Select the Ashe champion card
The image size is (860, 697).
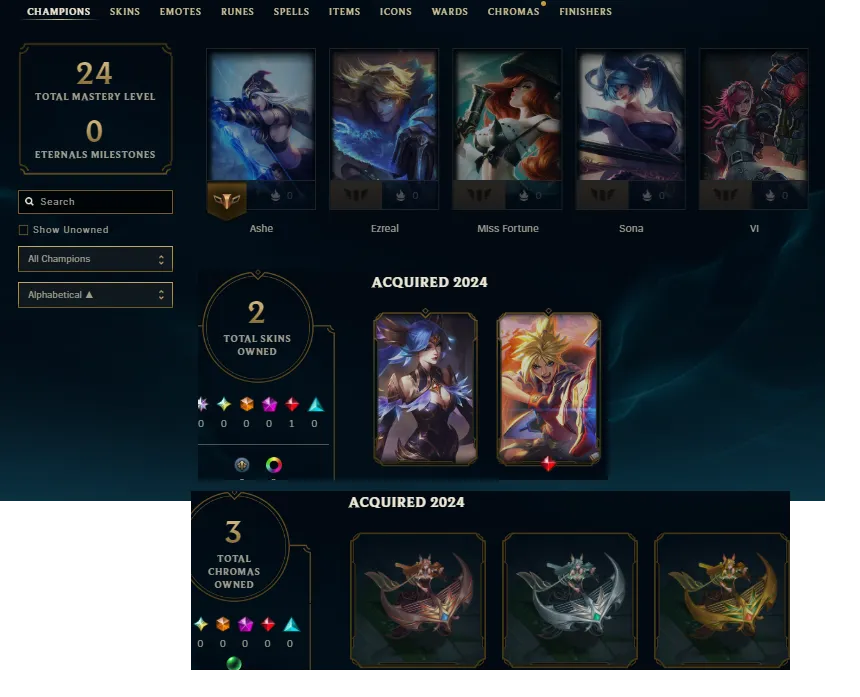(x=261, y=128)
